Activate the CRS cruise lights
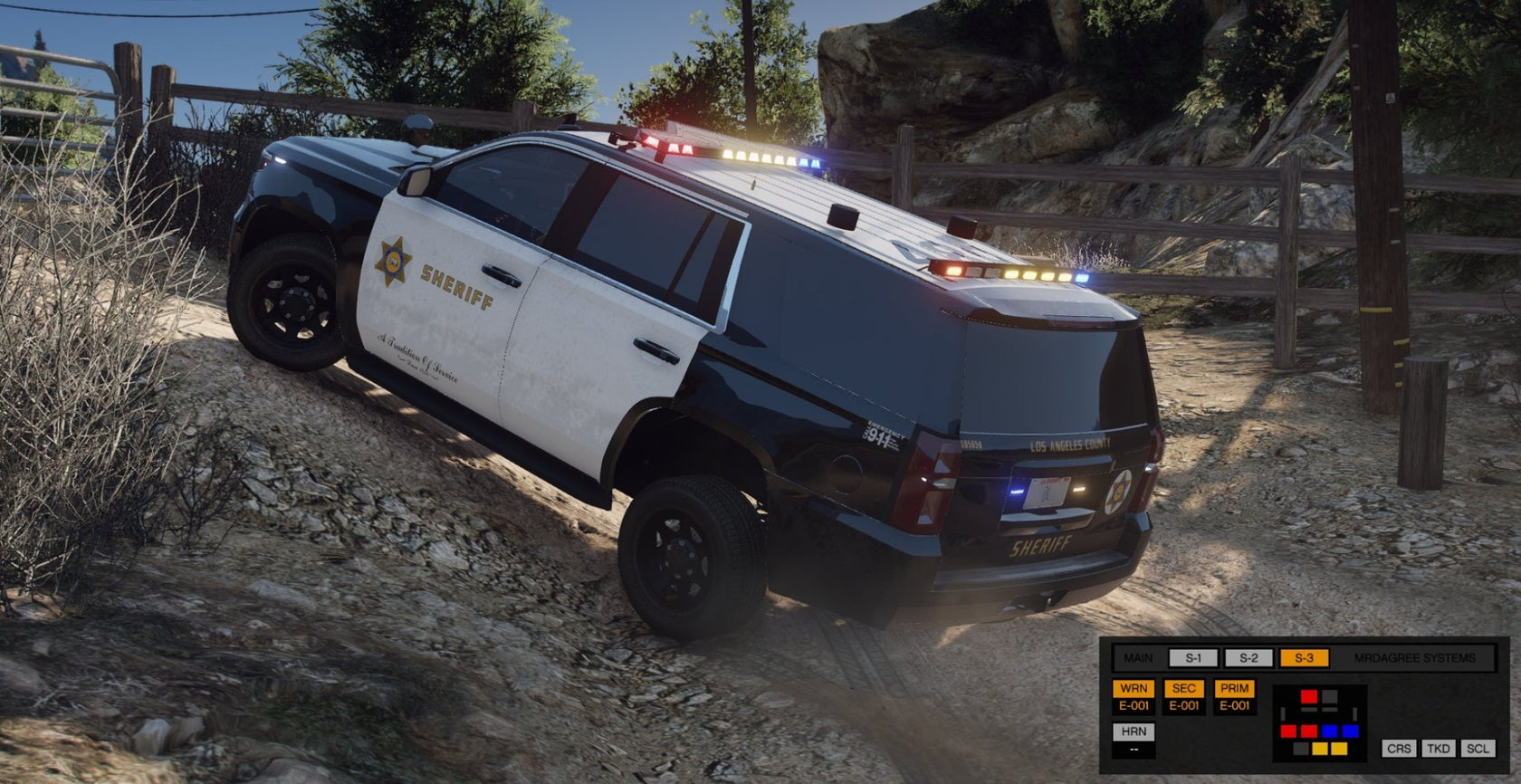Viewport: 1521px width, 784px height. pyautogui.click(x=1399, y=749)
